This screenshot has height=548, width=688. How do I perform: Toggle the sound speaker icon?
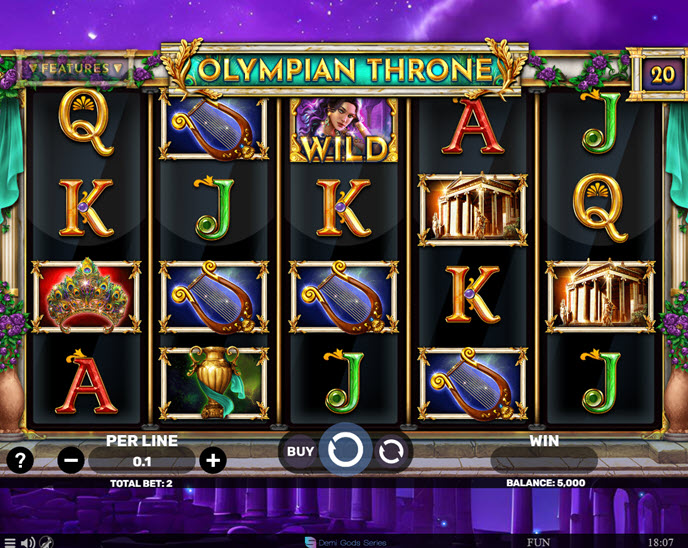click(28, 542)
